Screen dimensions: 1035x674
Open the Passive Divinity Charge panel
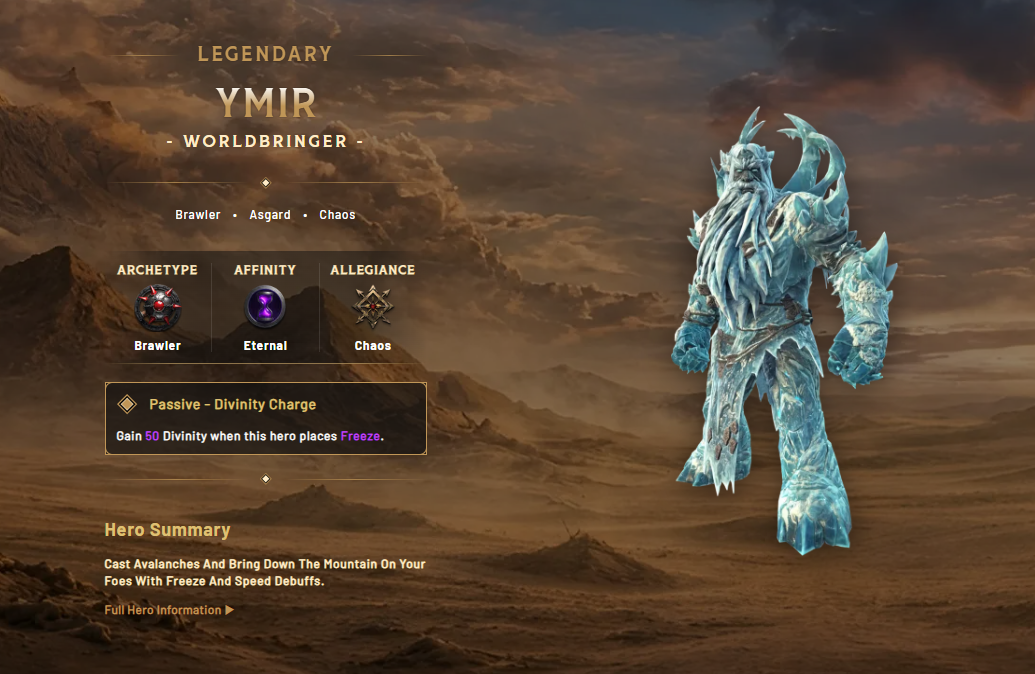(x=266, y=419)
